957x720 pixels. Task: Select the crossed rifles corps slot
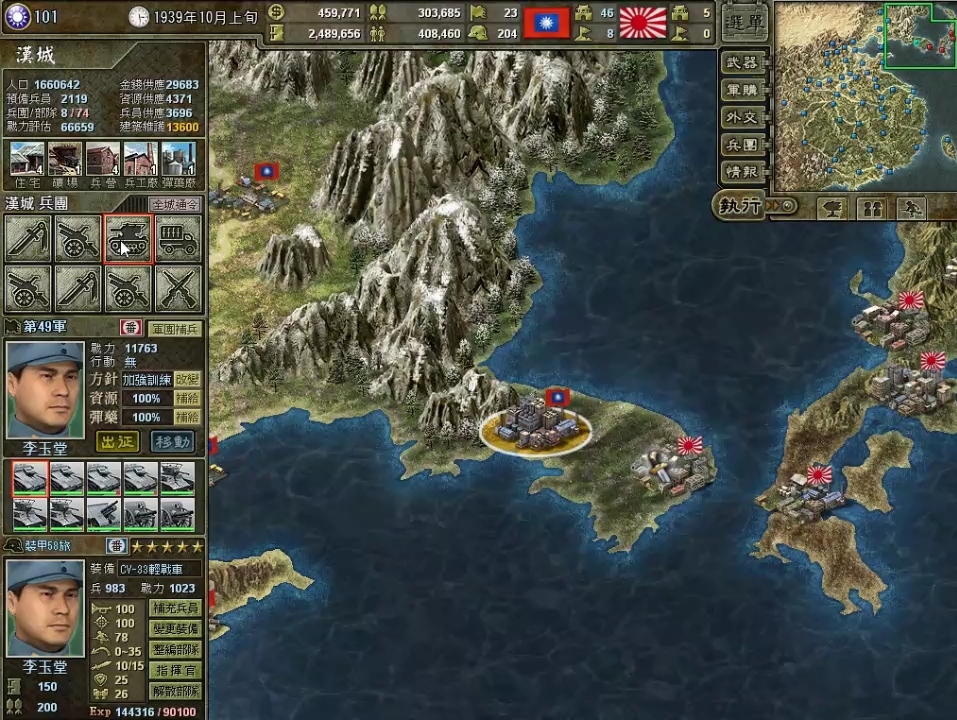[178, 289]
